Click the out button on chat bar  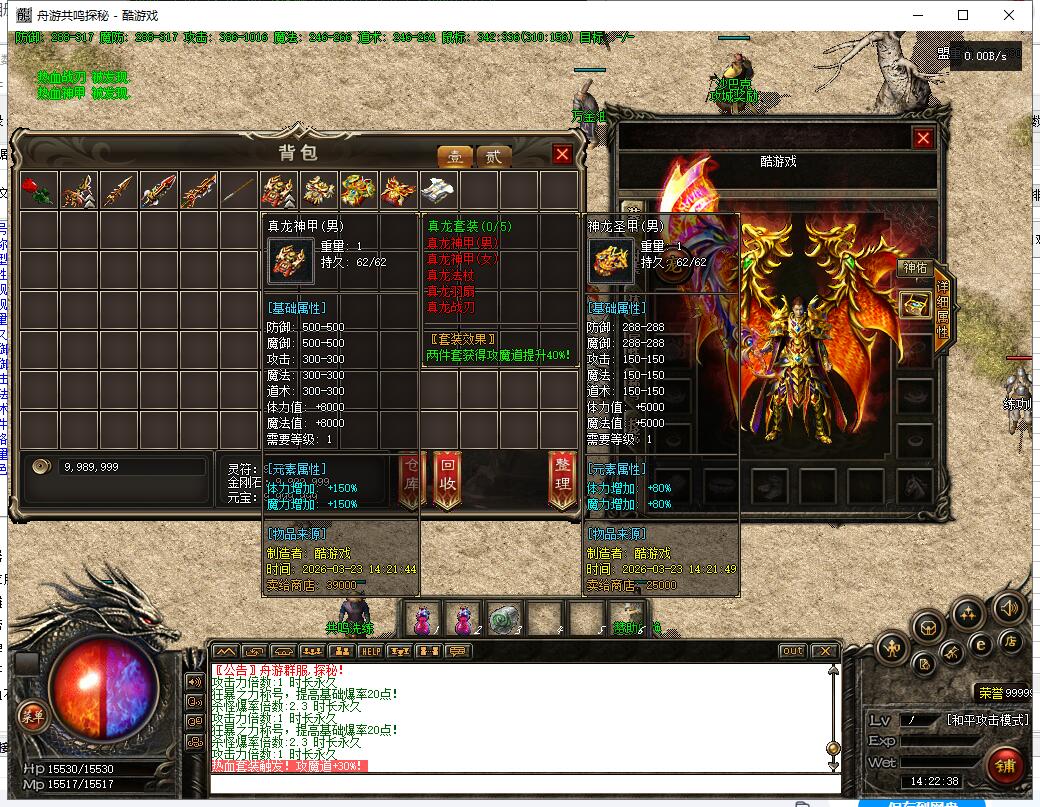click(x=792, y=651)
